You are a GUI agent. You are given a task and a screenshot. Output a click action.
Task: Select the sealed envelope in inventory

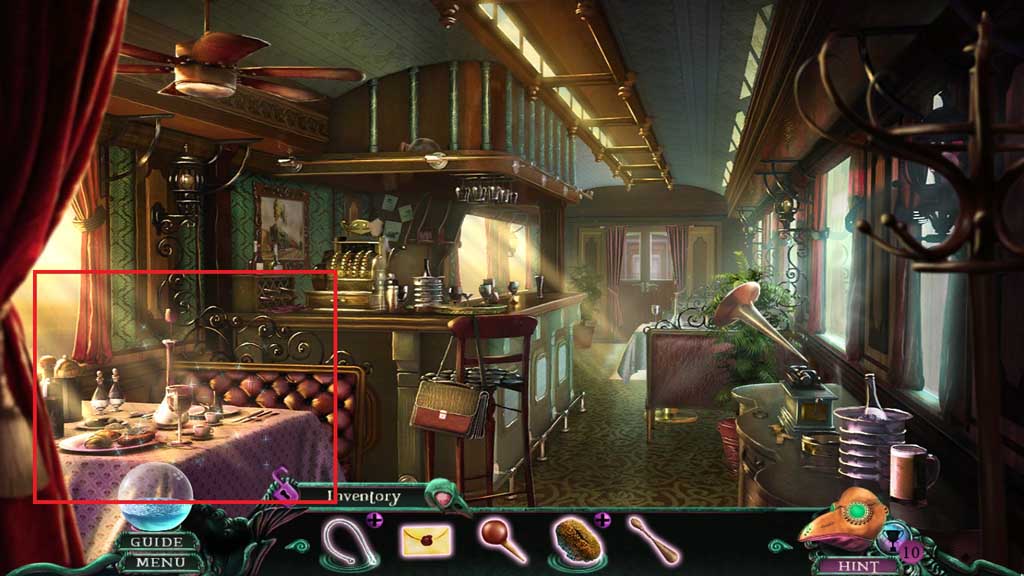tap(426, 540)
